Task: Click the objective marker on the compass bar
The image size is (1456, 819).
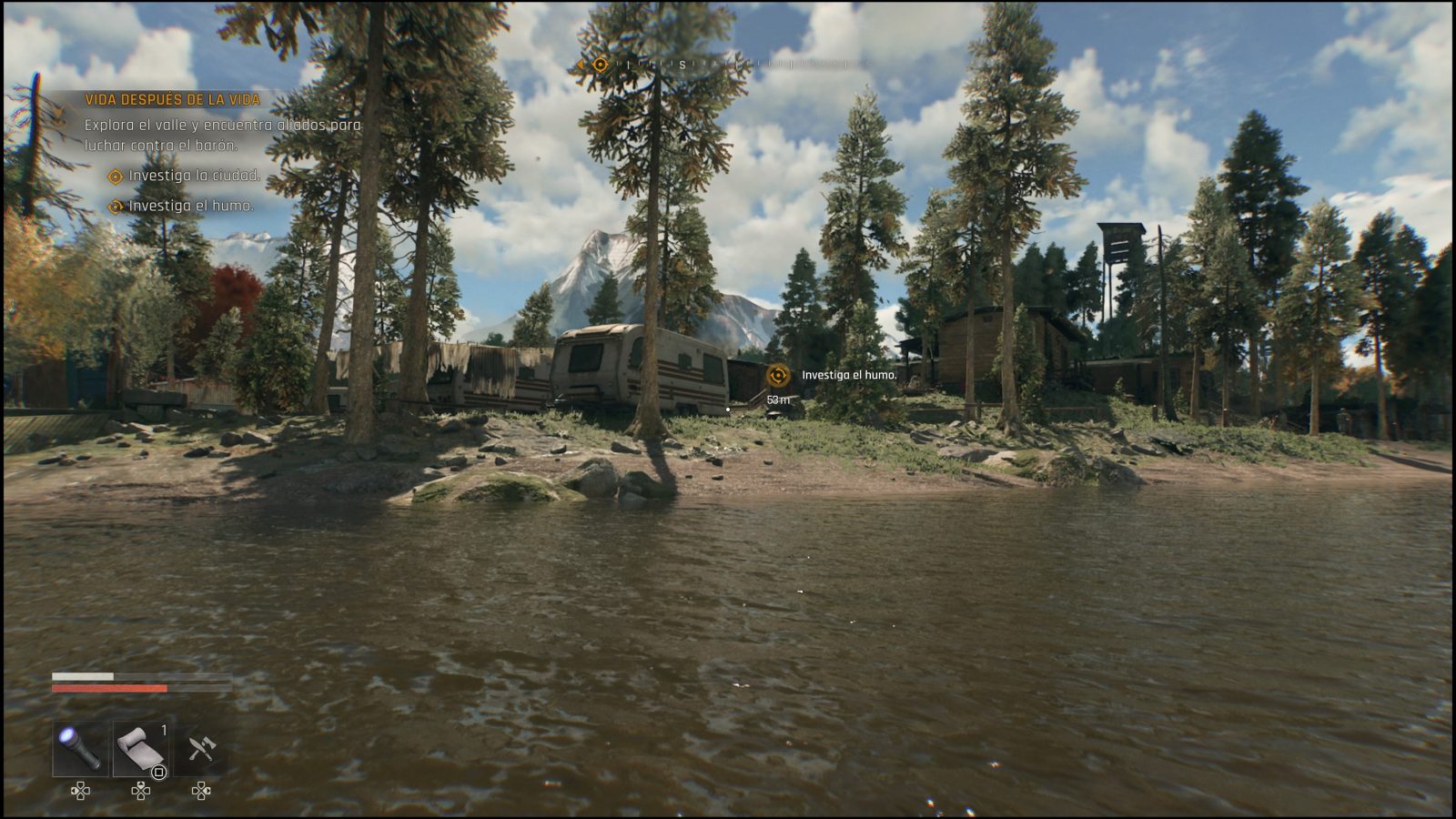Action: tap(600, 65)
